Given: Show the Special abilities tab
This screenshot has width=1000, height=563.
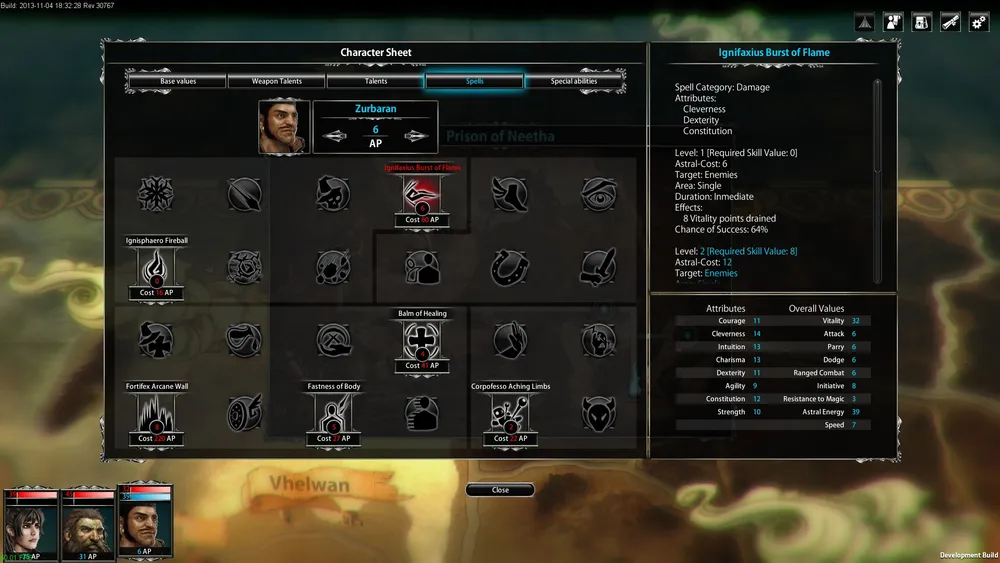Looking at the screenshot, I should 574,81.
